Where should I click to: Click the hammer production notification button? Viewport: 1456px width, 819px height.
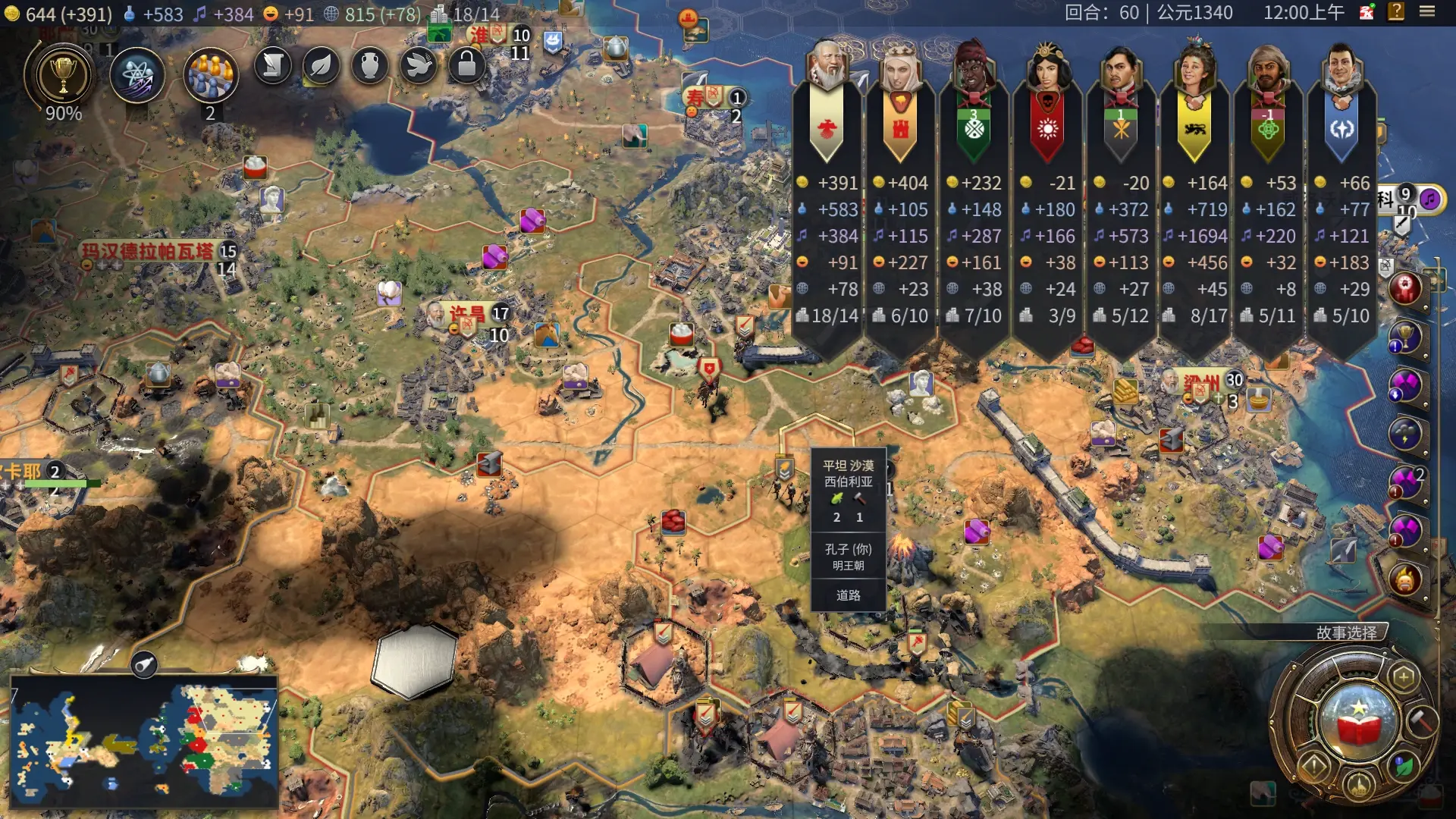click(x=1420, y=720)
